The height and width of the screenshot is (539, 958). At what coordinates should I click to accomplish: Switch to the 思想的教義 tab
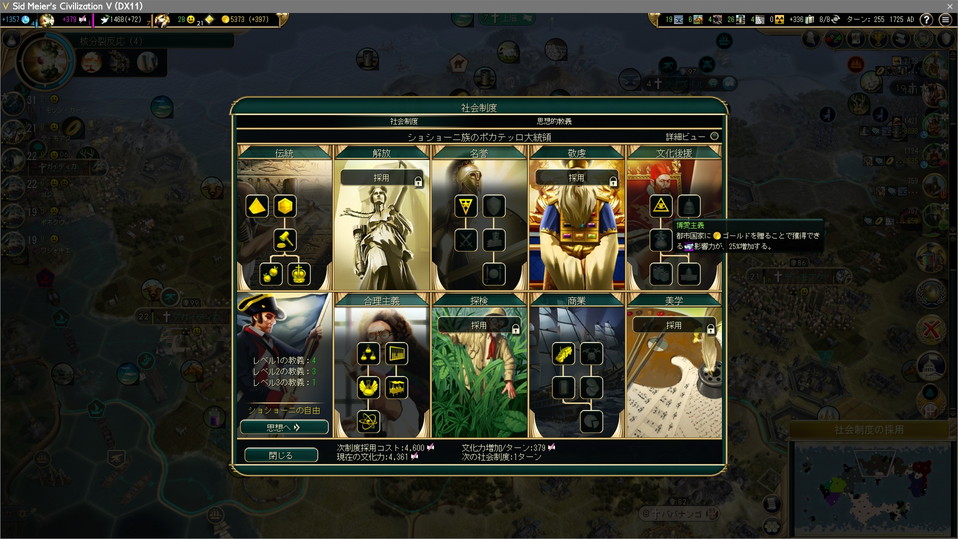pos(554,121)
